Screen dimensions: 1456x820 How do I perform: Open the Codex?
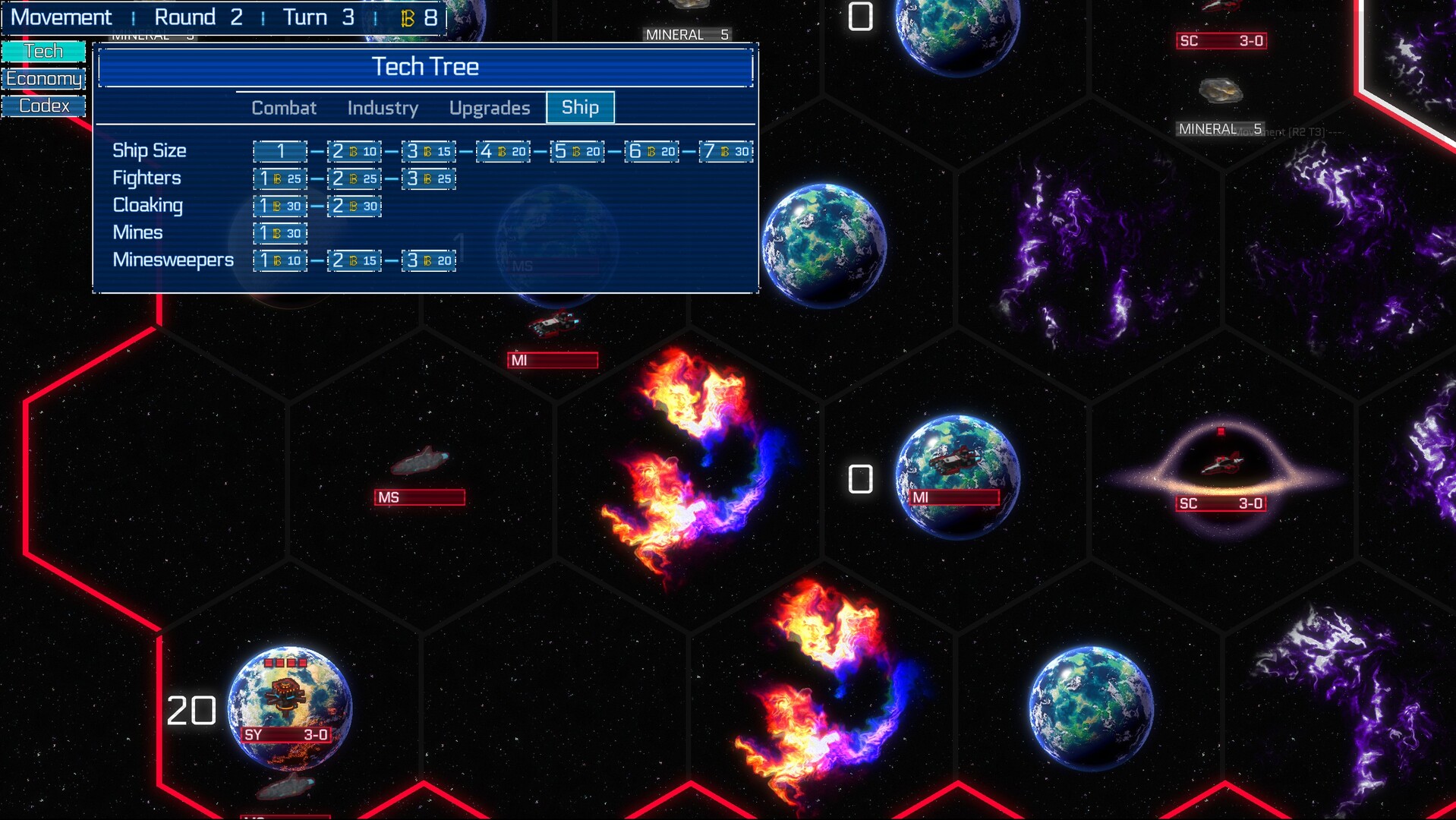click(x=43, y=106)
